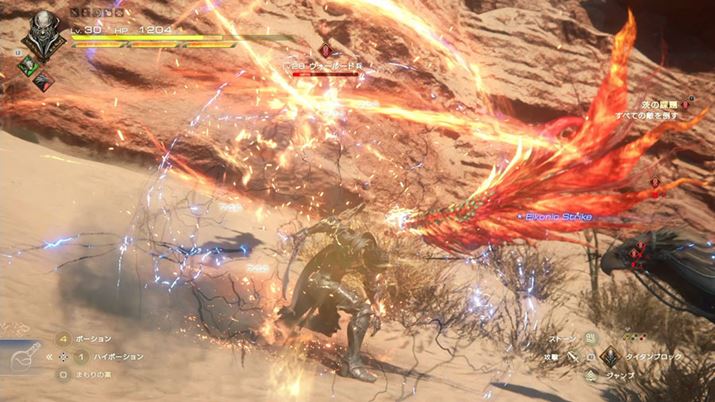Select the ハイポーション (Hi-Potion) shortcut slot
The width and height of the screenshot is (715, 402).
point(82,356)
